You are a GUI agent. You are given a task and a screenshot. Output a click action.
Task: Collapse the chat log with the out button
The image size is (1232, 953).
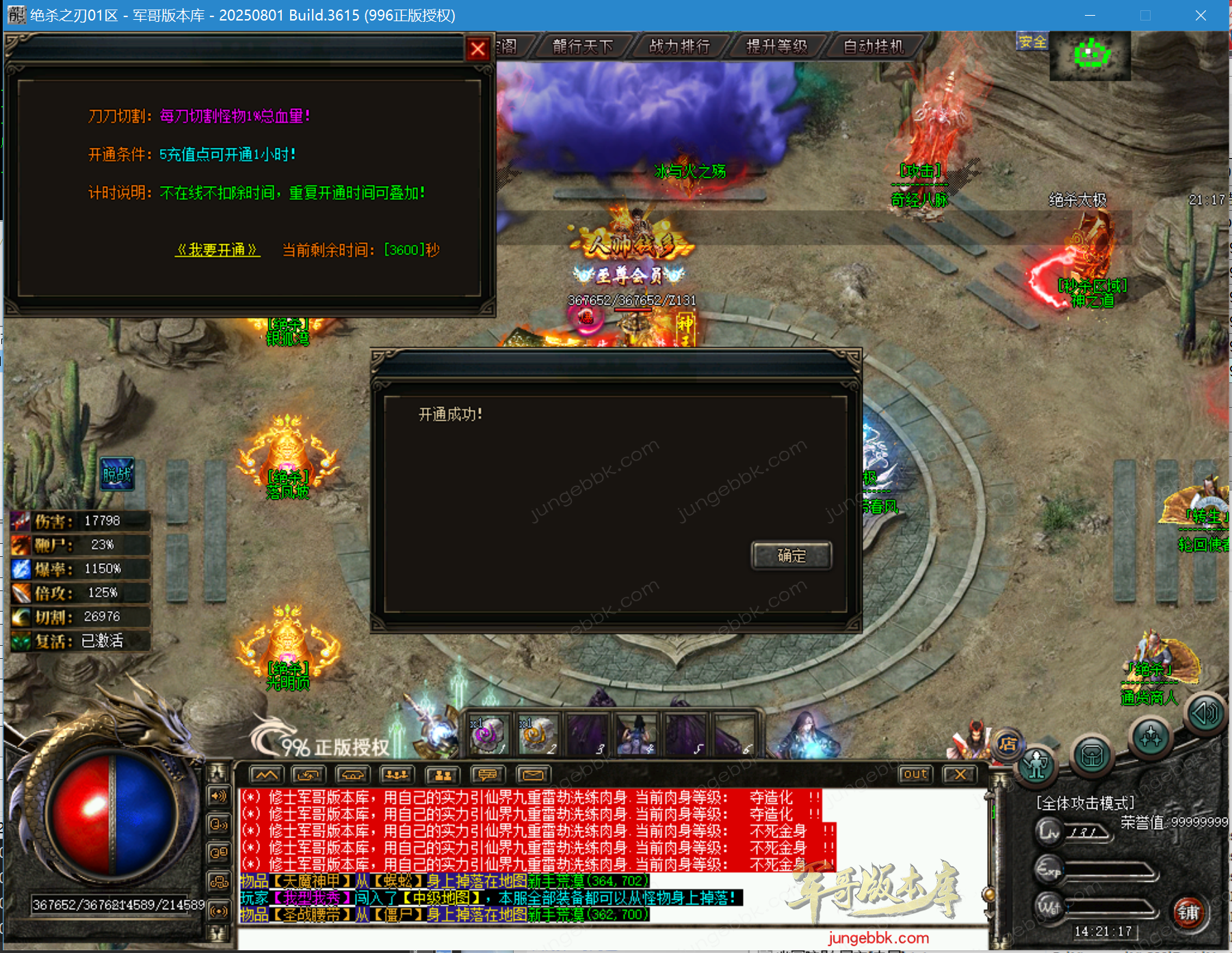point(915,774)
